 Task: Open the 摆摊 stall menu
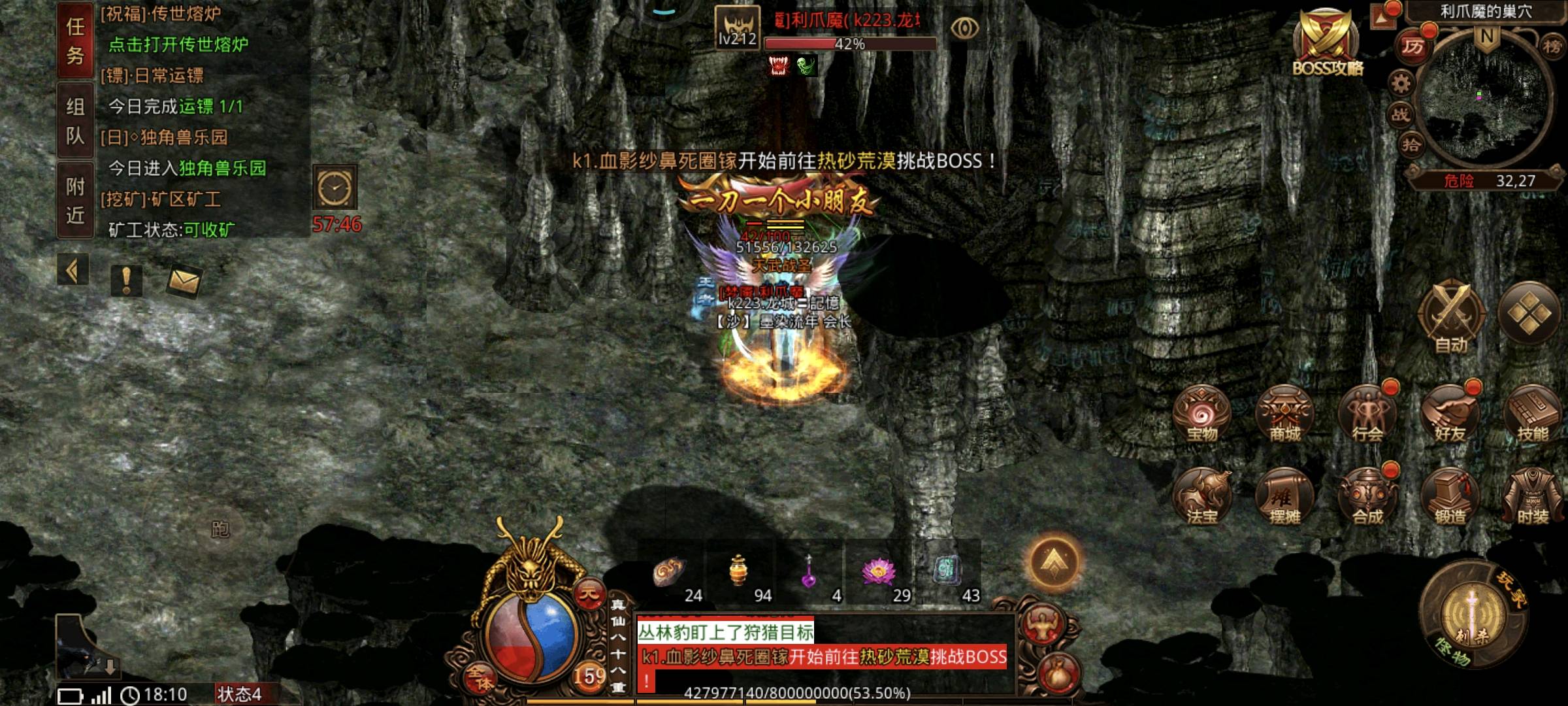[x=1284, y=498]
